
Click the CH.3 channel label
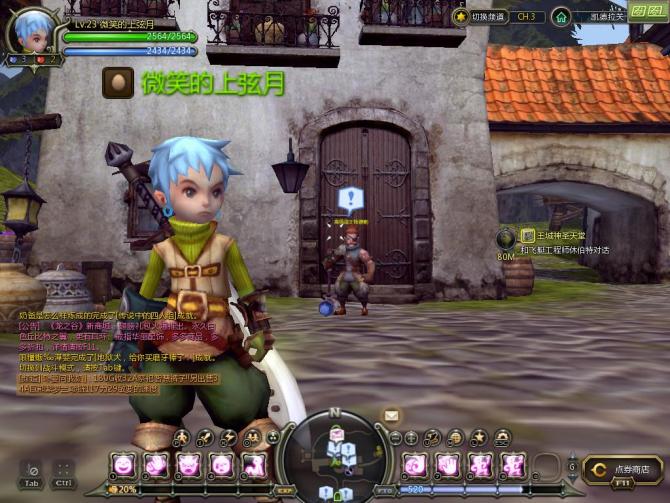528,17
